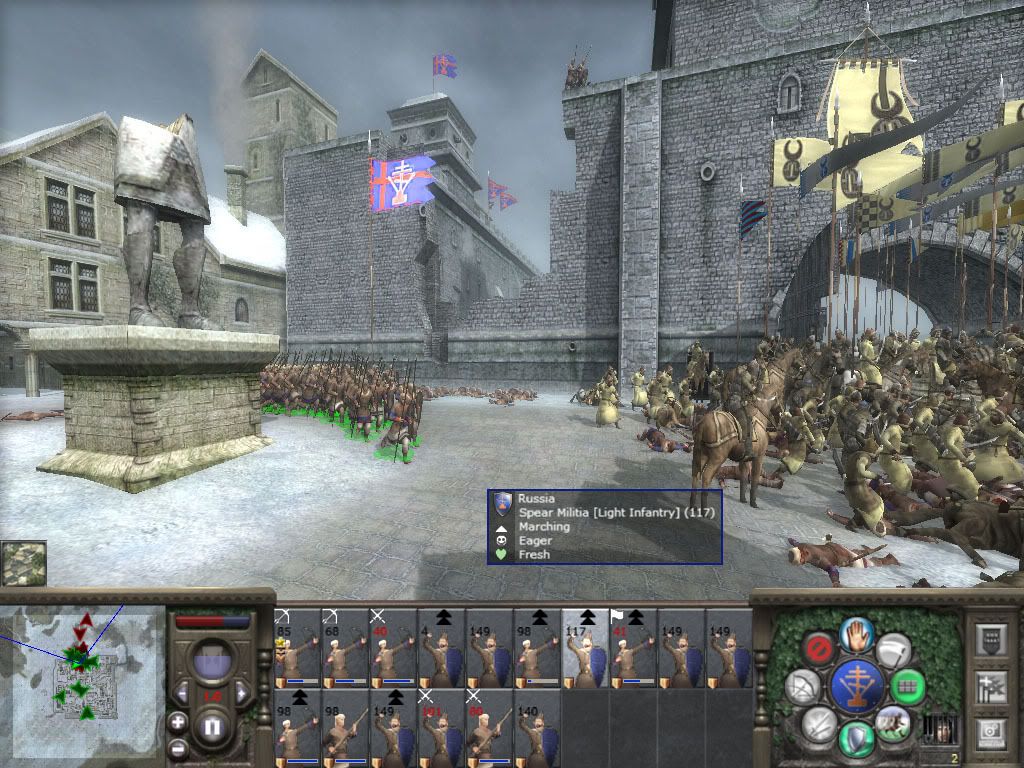The image size is (1024, 768).
Task: Toggle fire-at-will bow command
Action: (802, 687)
